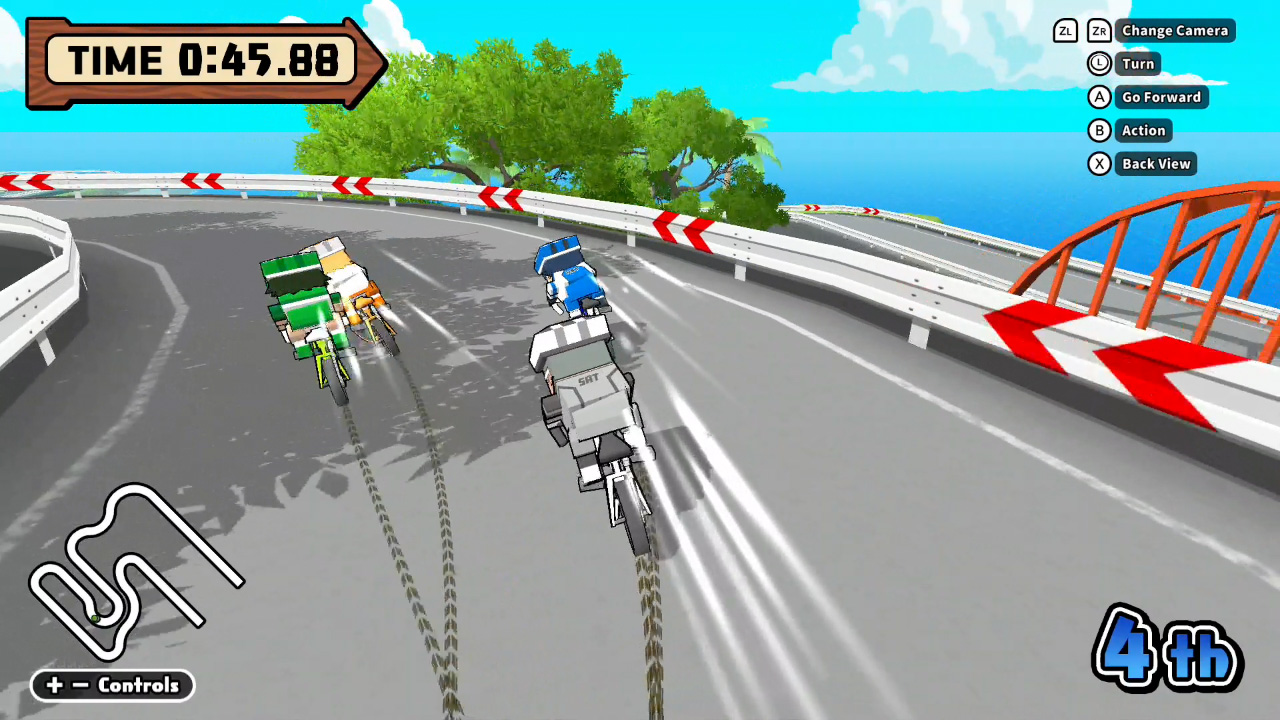This screenshot has width=1280, height=720.
Task: Click the Go Forward menu label
Action: [1162, 97]
